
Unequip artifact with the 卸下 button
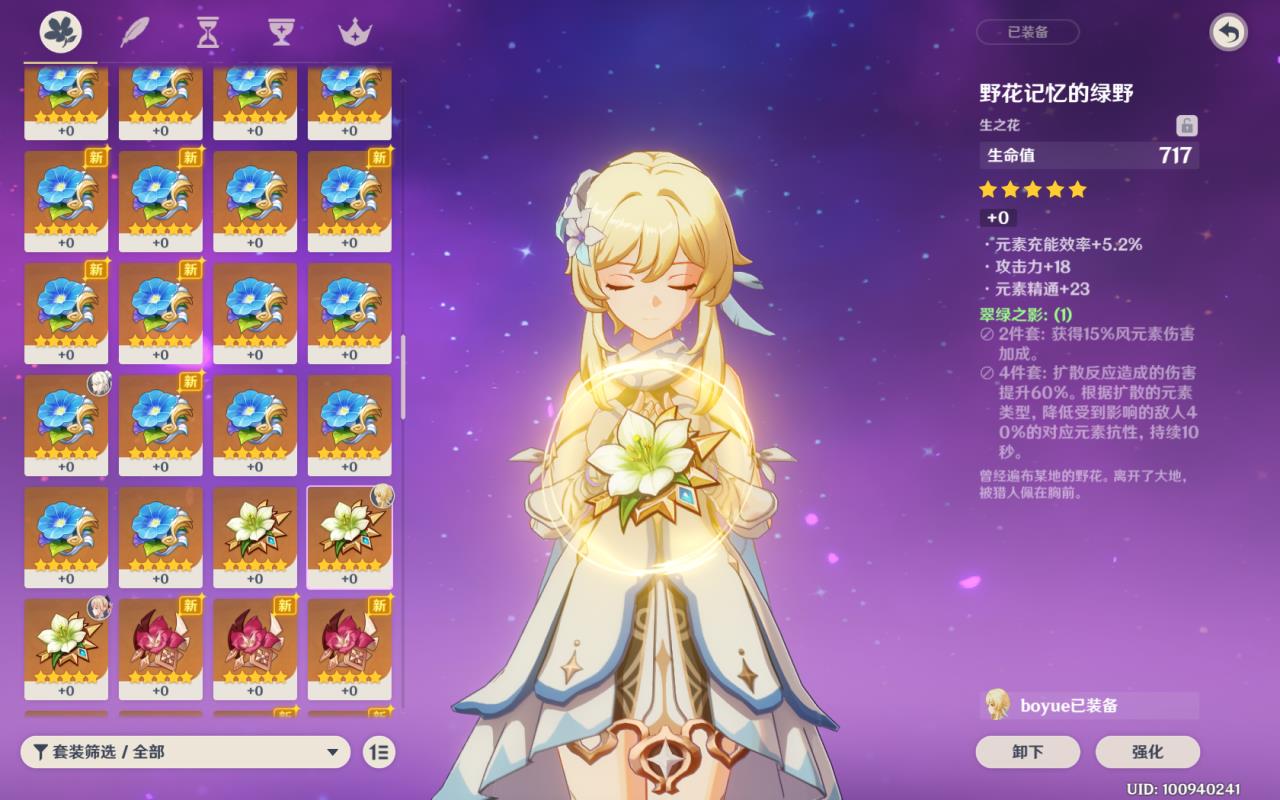[x=1027, y=752]
